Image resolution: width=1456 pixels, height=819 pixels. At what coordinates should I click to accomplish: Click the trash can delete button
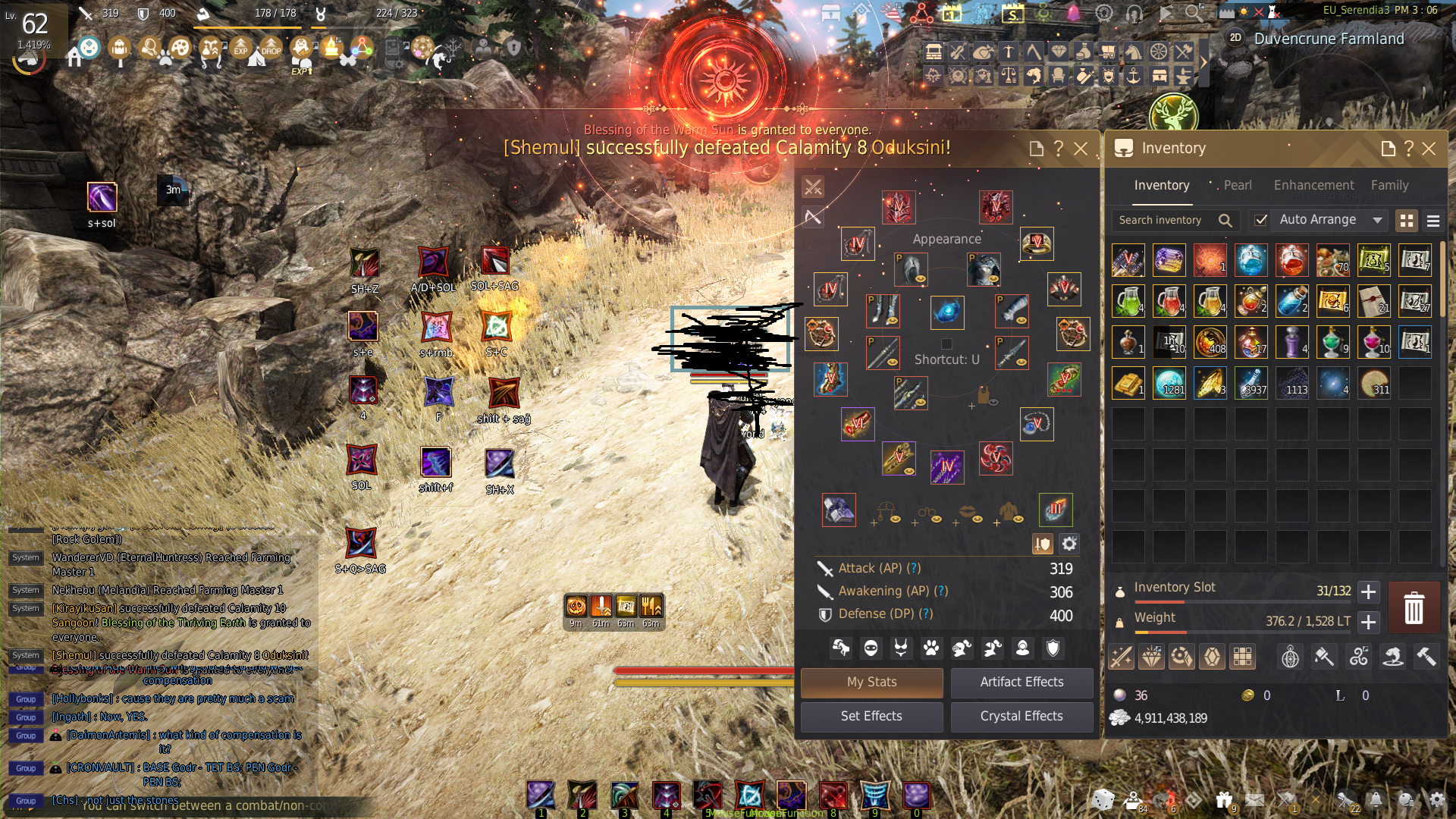point(1414,608)
